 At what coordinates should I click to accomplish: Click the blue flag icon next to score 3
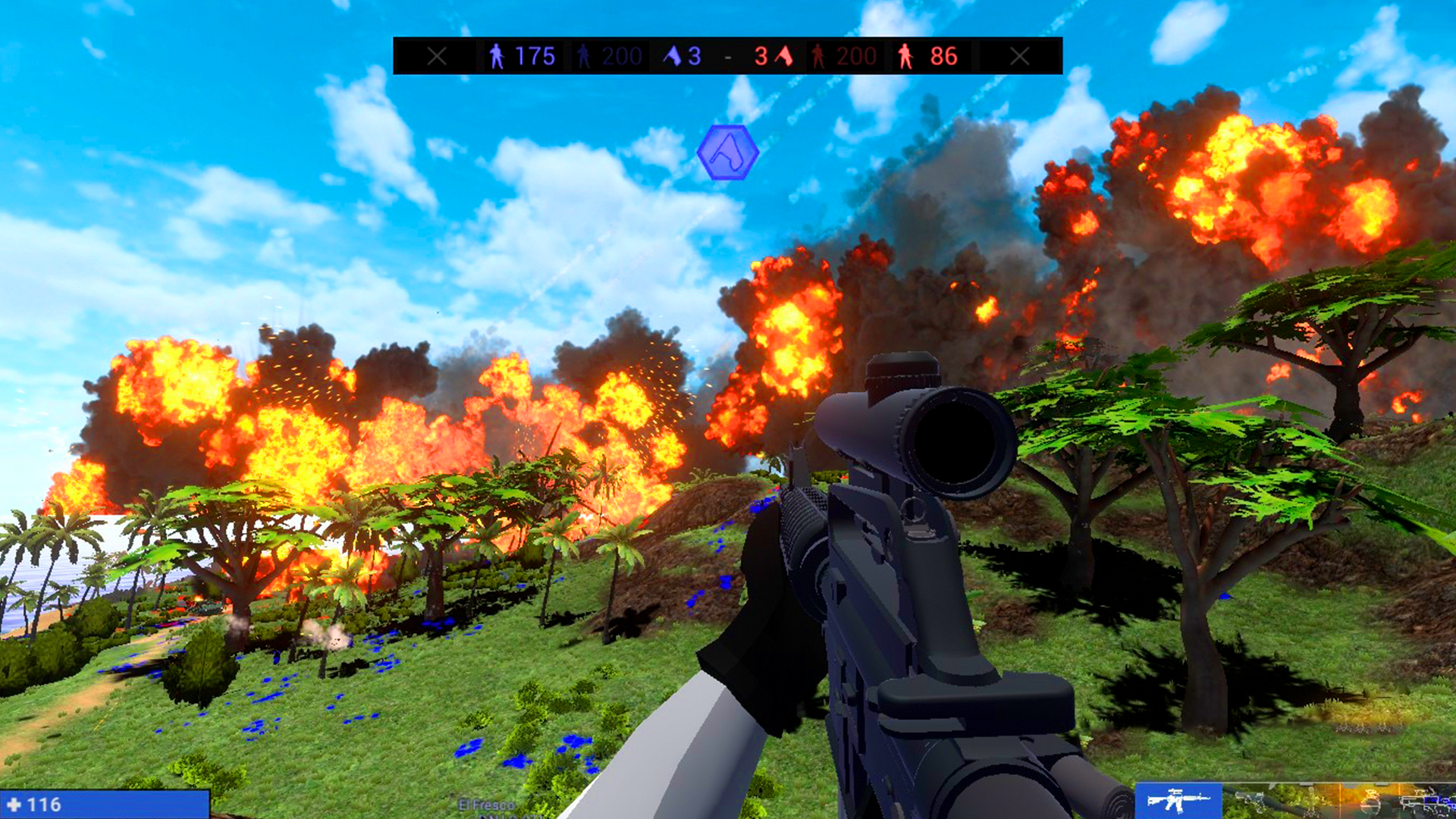click(673, 55)
